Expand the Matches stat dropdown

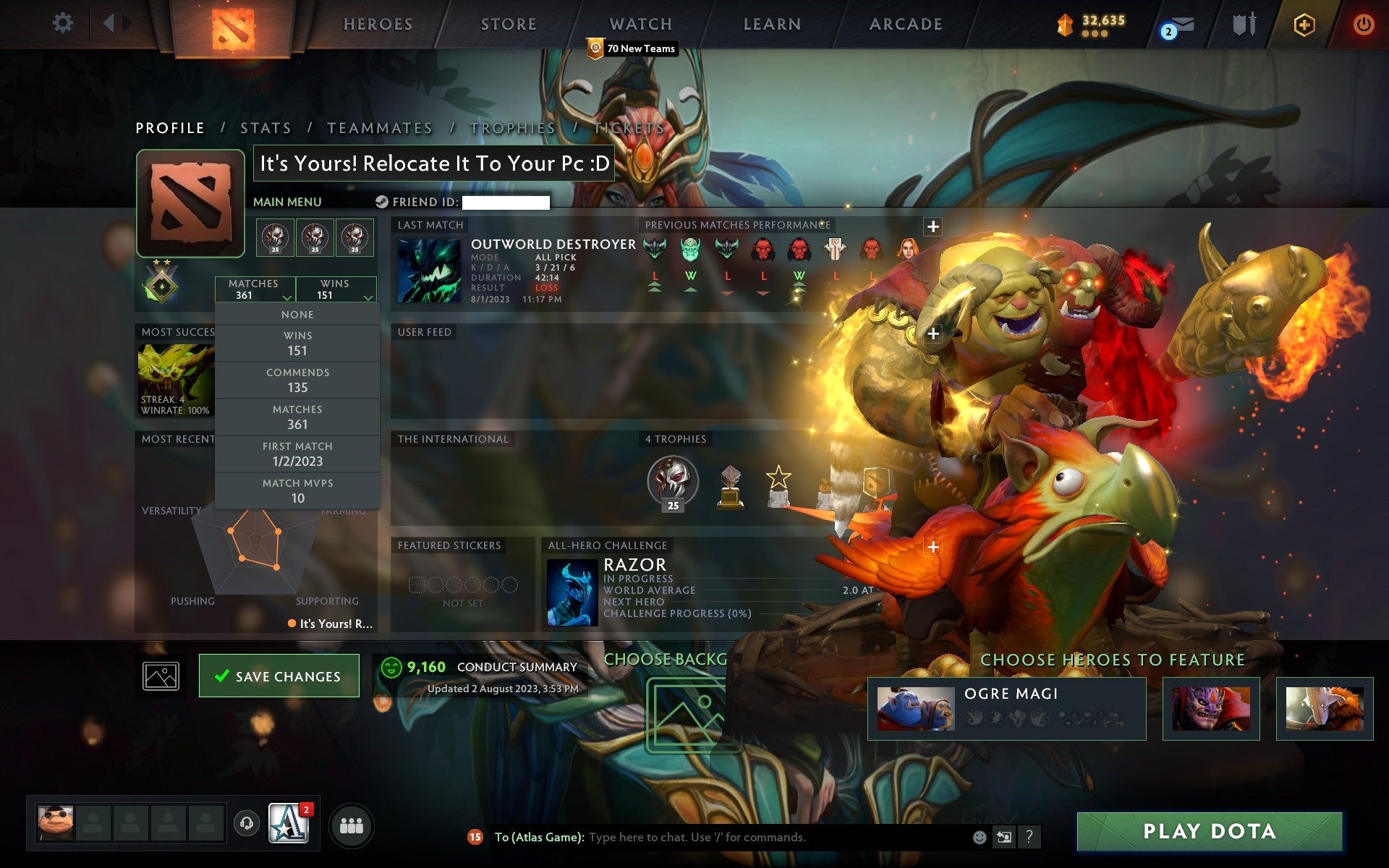pyautogui.click(x=286, y=297)
